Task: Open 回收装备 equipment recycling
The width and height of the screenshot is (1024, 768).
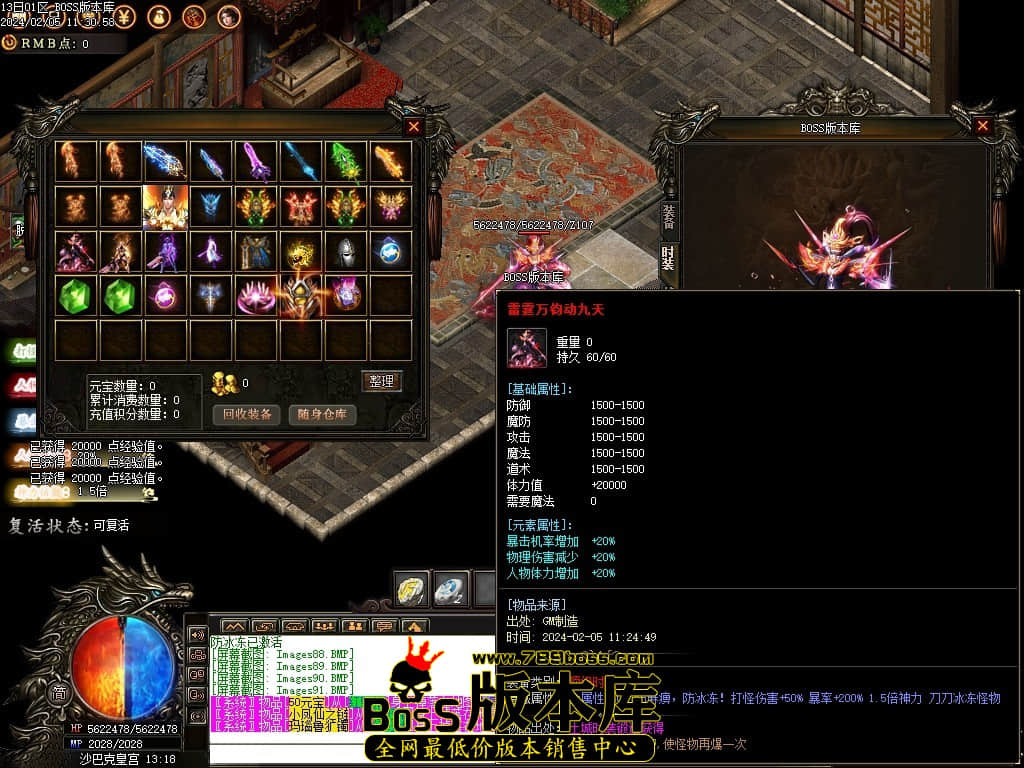Action: 246,414
